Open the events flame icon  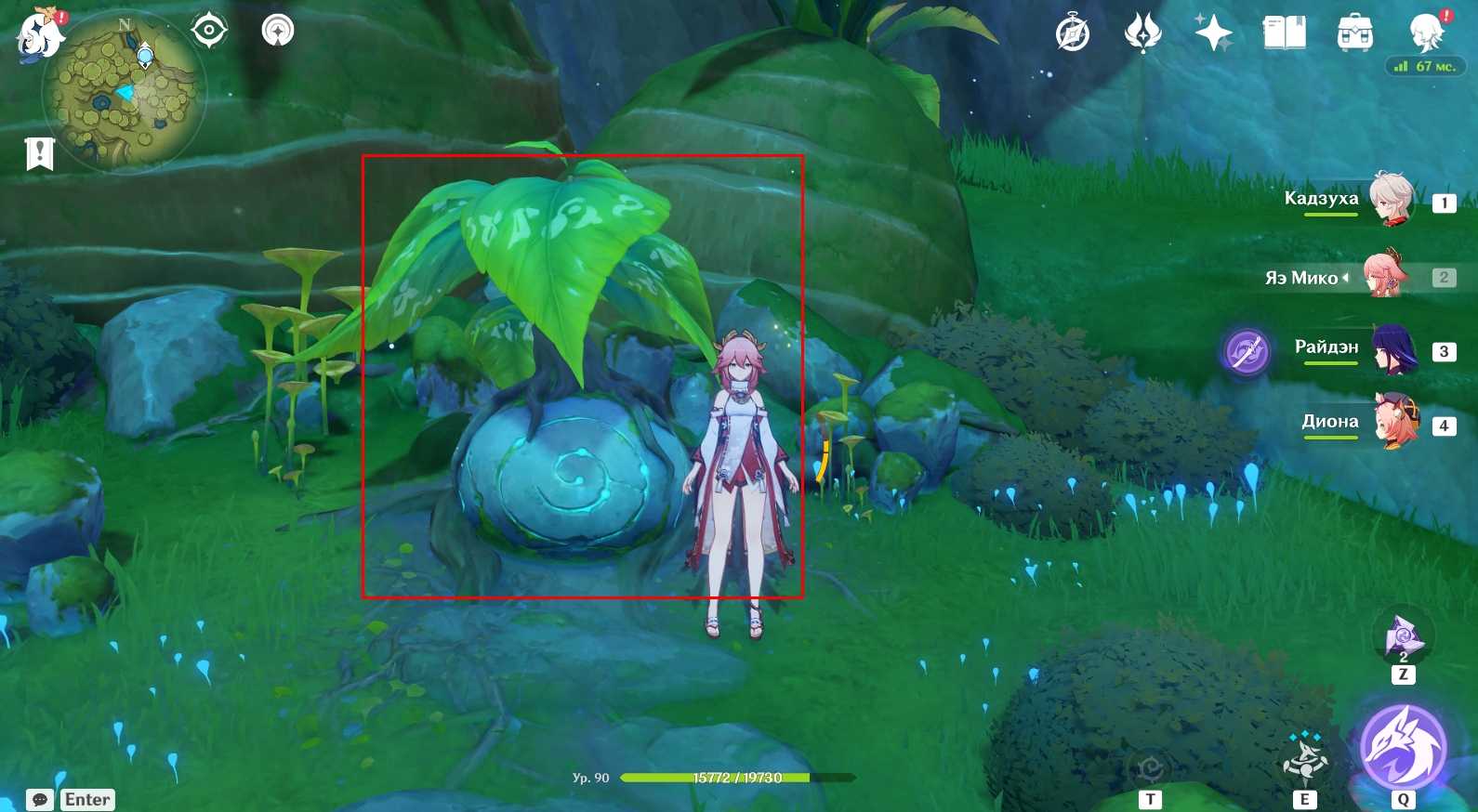tap(1142, 34)
